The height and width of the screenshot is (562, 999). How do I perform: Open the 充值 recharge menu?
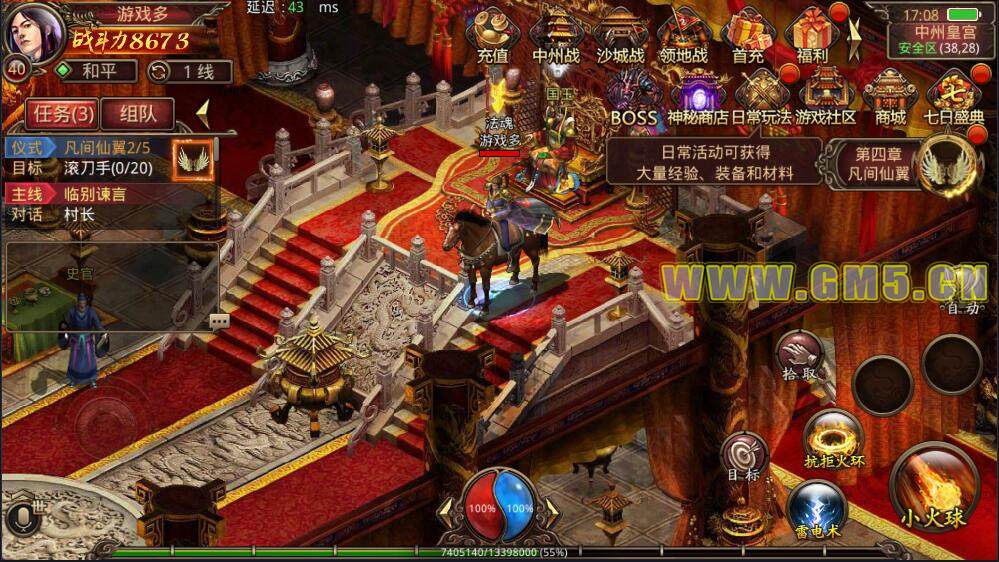coord(492,34)
